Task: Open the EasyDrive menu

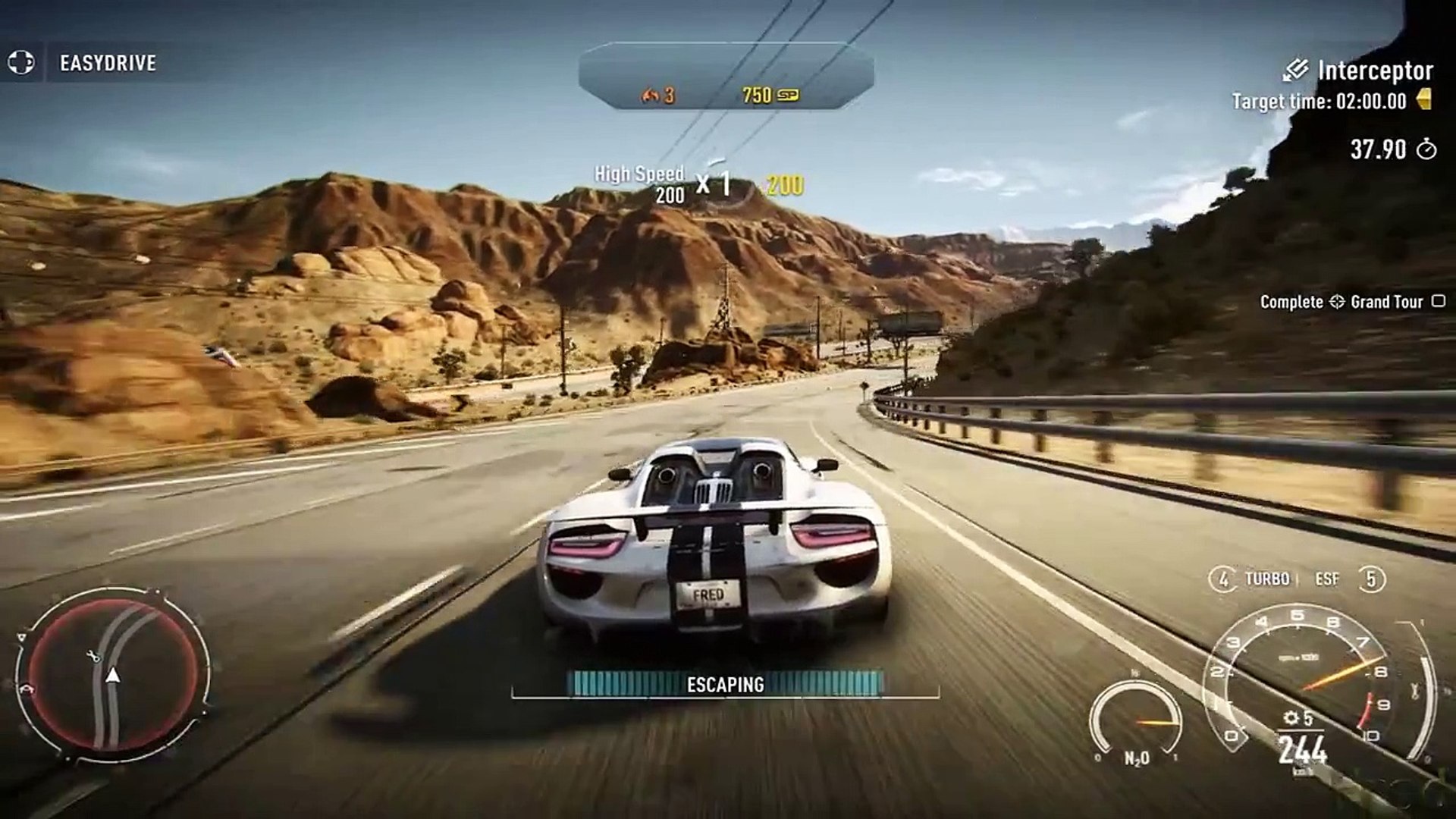Action: [x=107, y=63]
